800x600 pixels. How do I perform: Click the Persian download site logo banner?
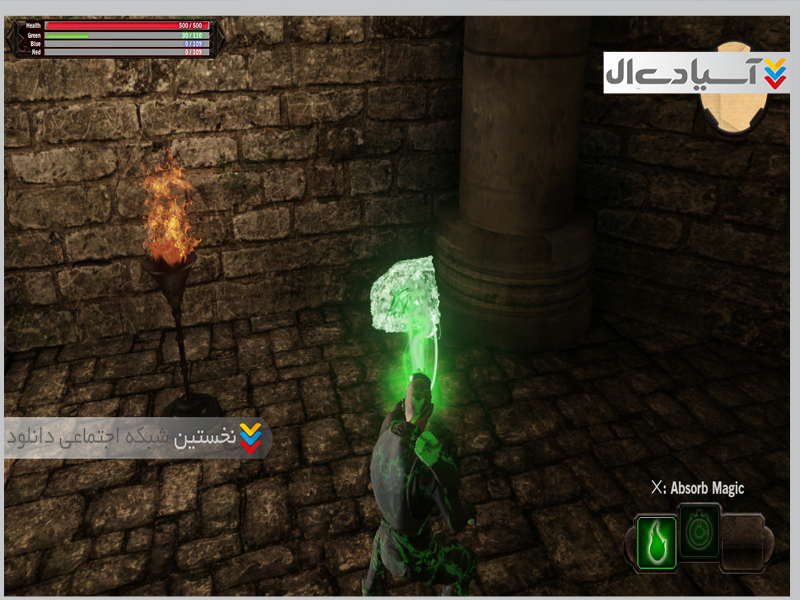coord(696,73)
